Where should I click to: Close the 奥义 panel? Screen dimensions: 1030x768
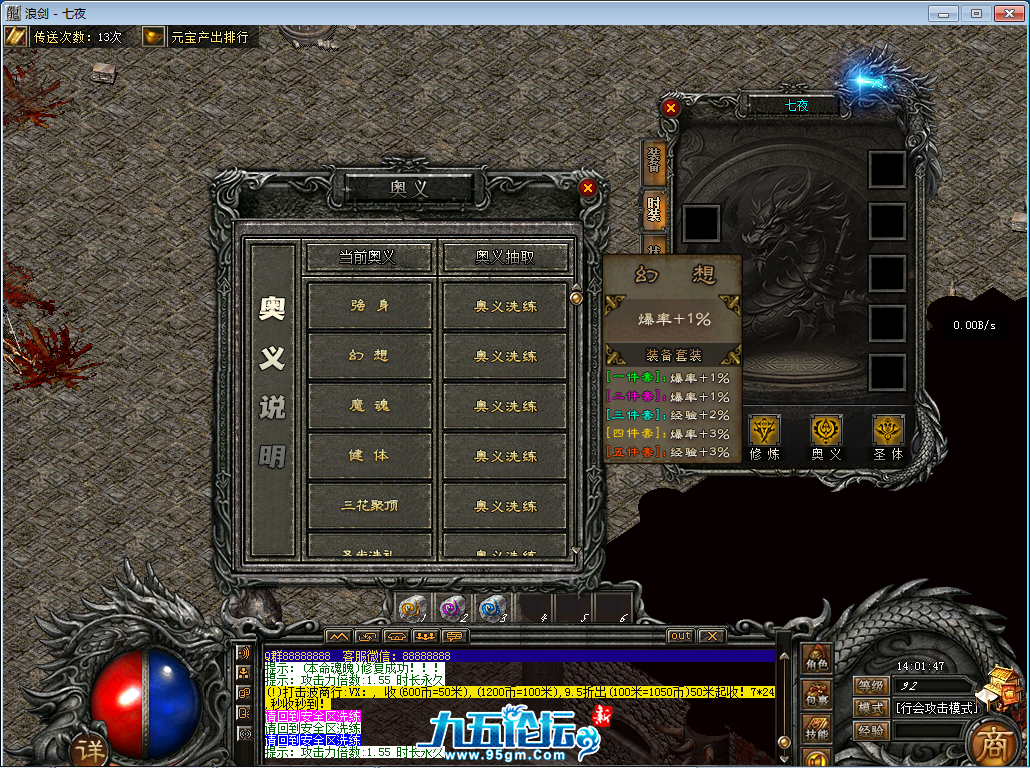tap(588, 187)
